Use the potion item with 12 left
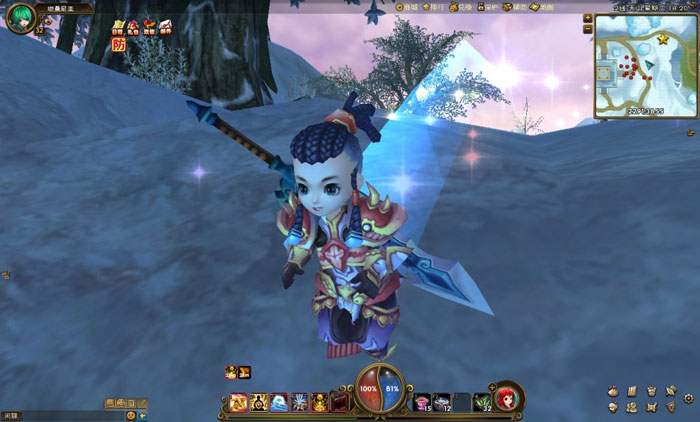 (x=442, y=402)
